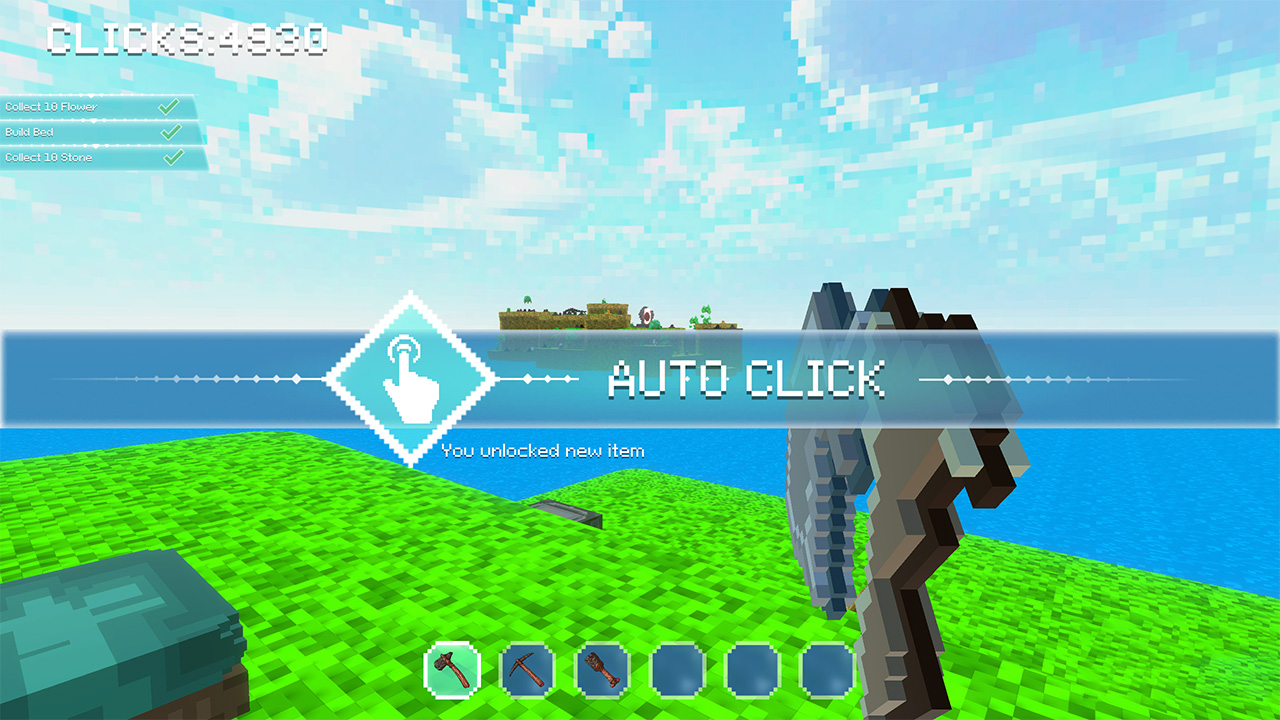Image resolution: width=1280 pixels, height=720 pixels.
Task: Toggle the Collect 10 Stone checkmark
Action: tap(172, 157)
